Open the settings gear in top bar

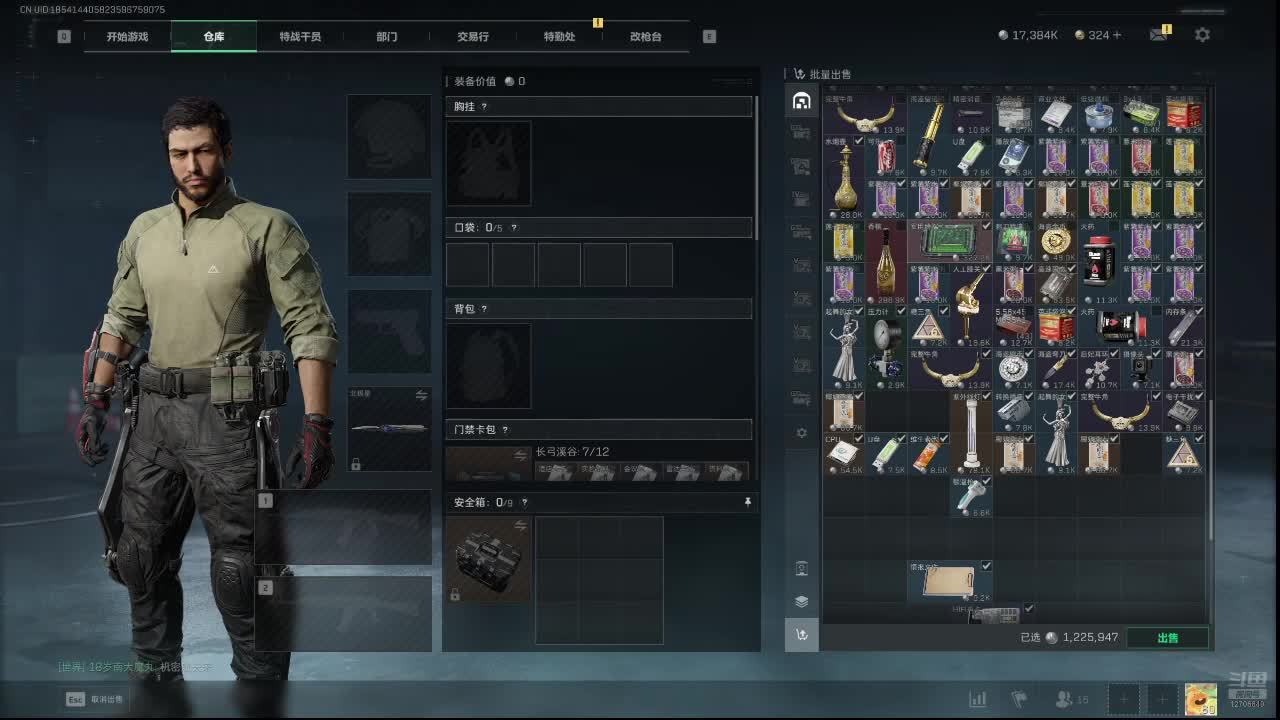[x=1202, y=35]
